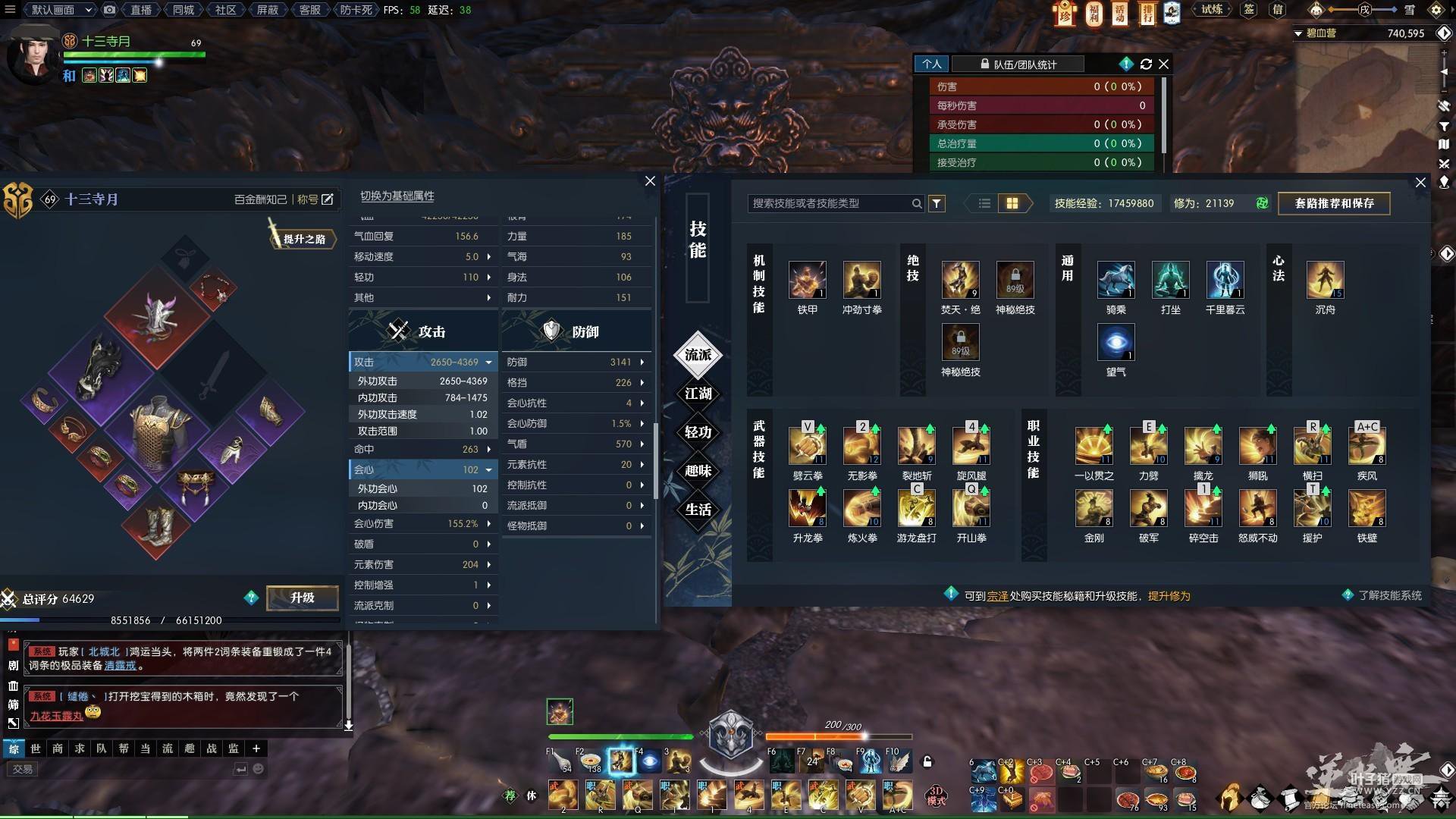Choose the 劈云拳 weapon skill
Image resolution: width=1456 pixels, height=819 pixels.
click(x=807, y=446)
